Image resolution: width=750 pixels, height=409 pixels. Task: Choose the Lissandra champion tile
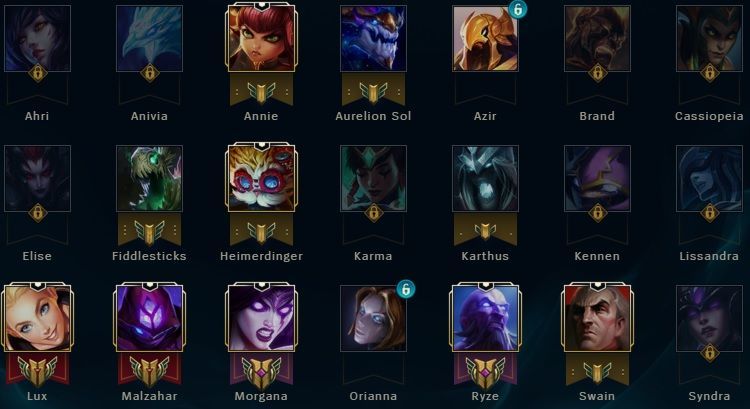709,178
